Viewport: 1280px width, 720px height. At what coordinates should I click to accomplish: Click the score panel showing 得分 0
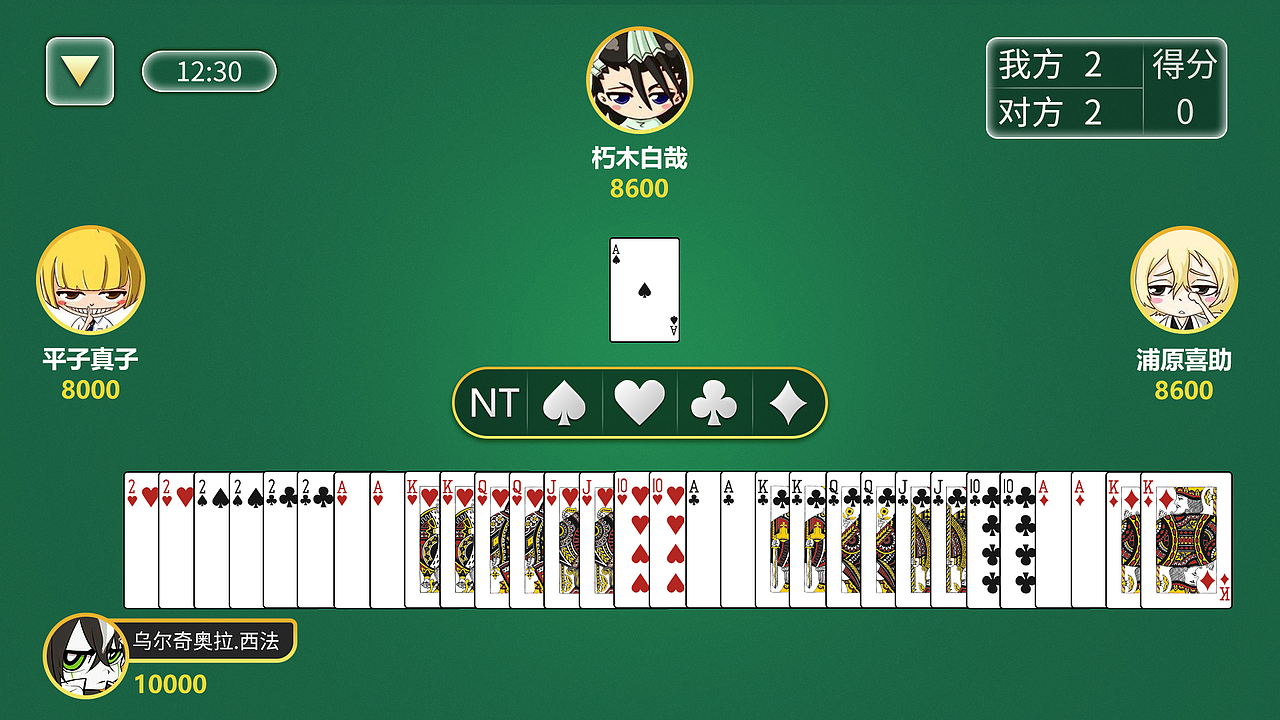(1105, 88)
